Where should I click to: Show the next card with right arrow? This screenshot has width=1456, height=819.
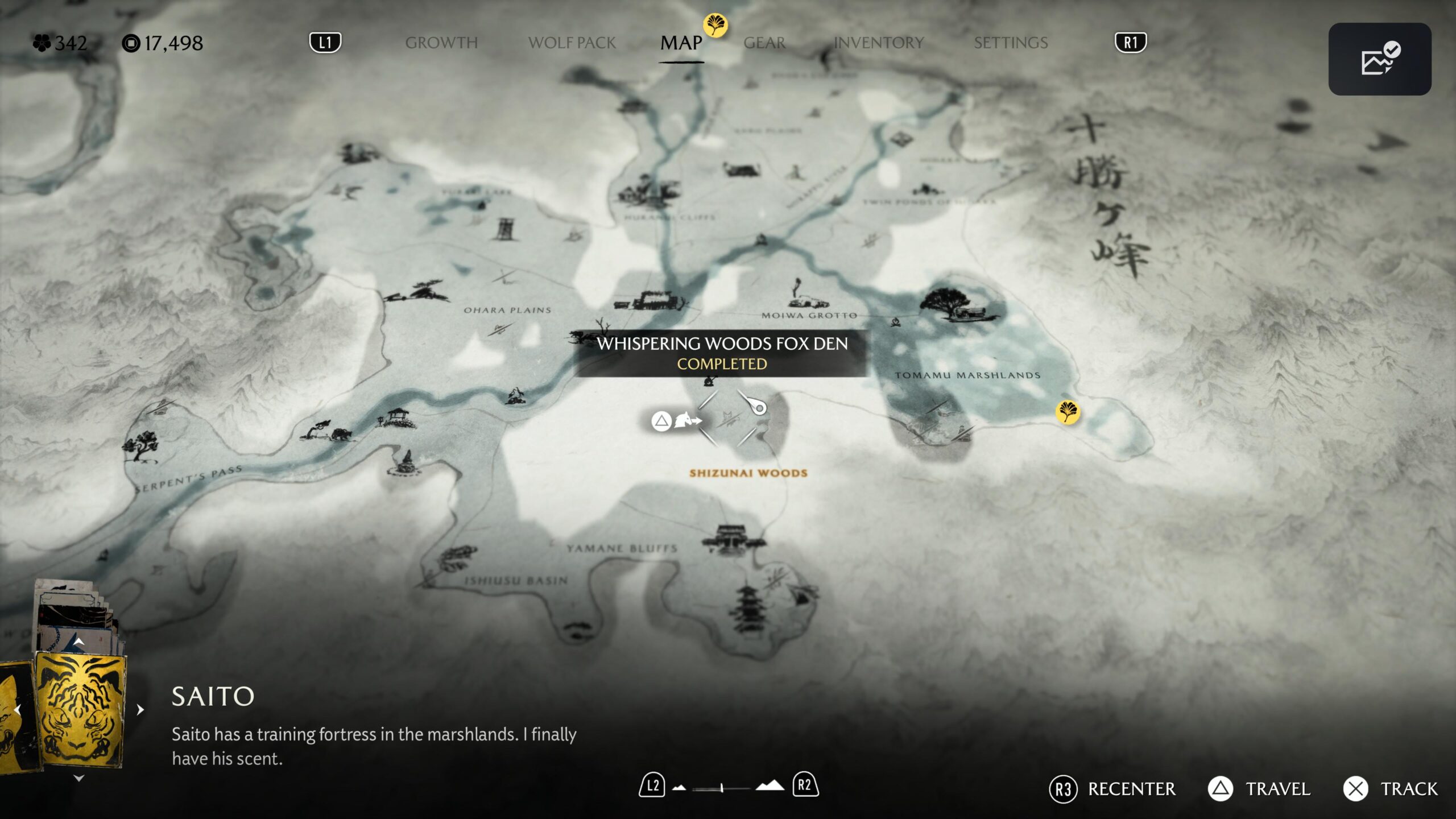coord(140,710)
